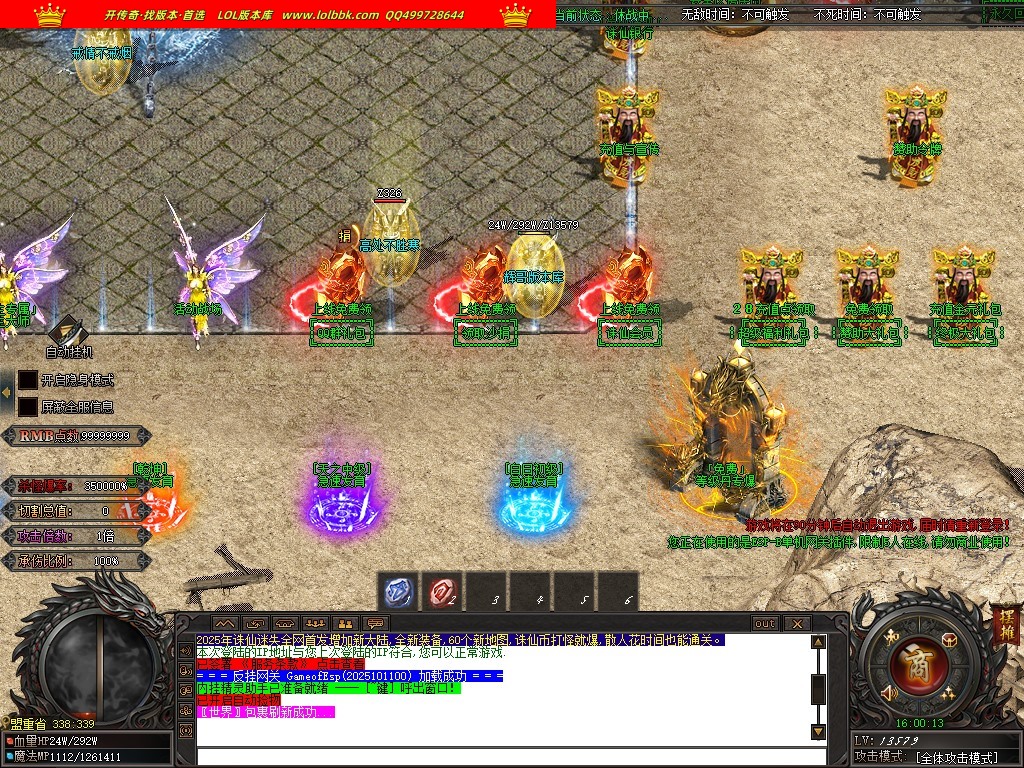Open the 摆摊 stall banner

coord(1005,624)
